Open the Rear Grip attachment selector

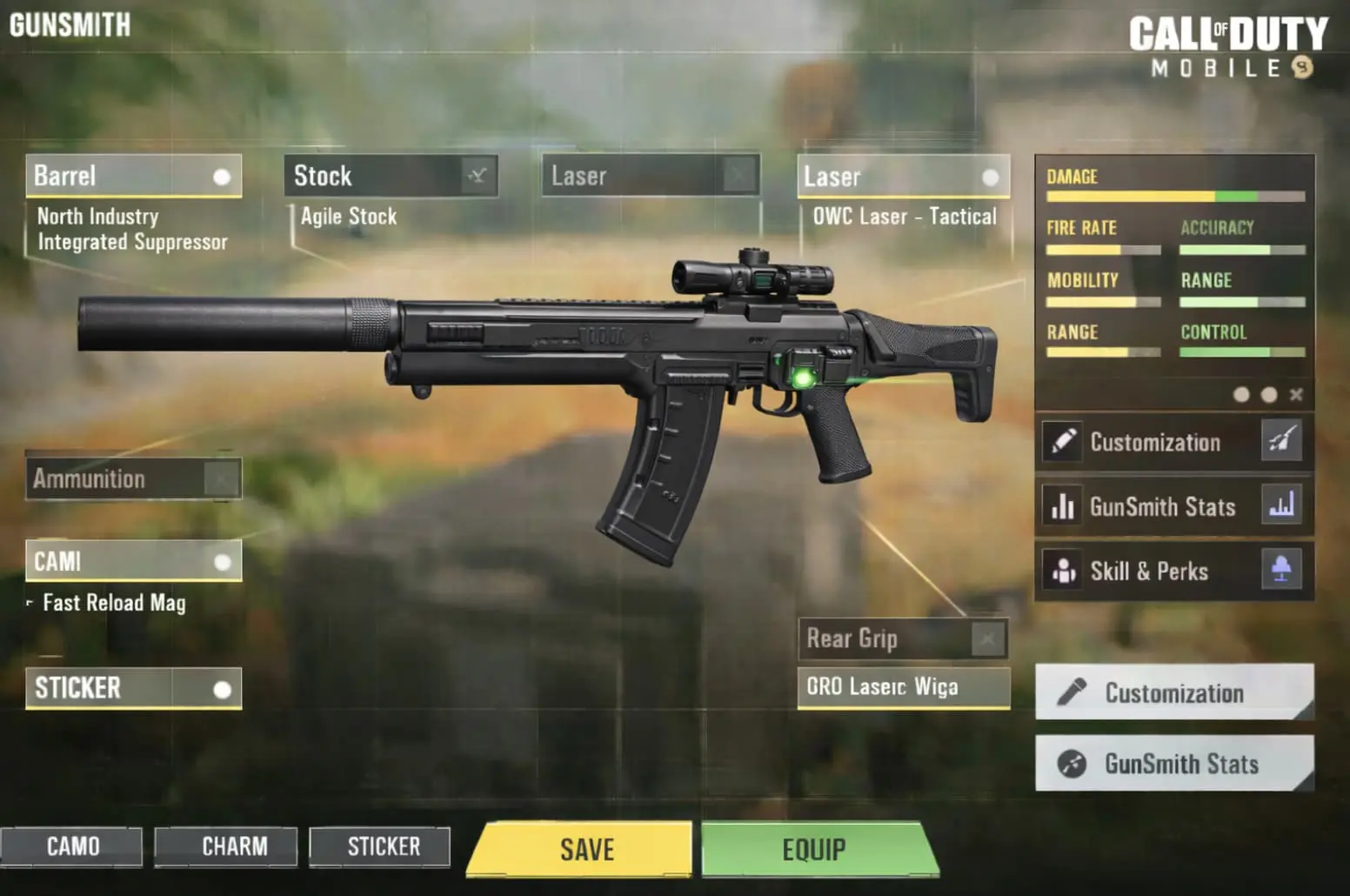(902, 639)
